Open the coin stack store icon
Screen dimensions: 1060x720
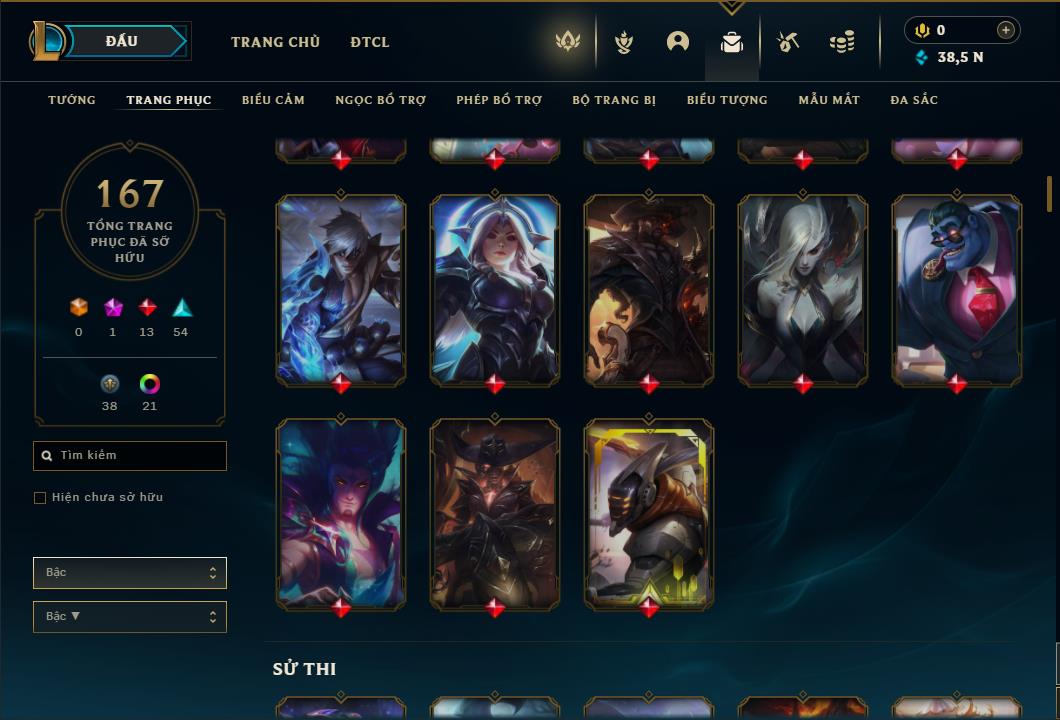click(x=842, y=42)
